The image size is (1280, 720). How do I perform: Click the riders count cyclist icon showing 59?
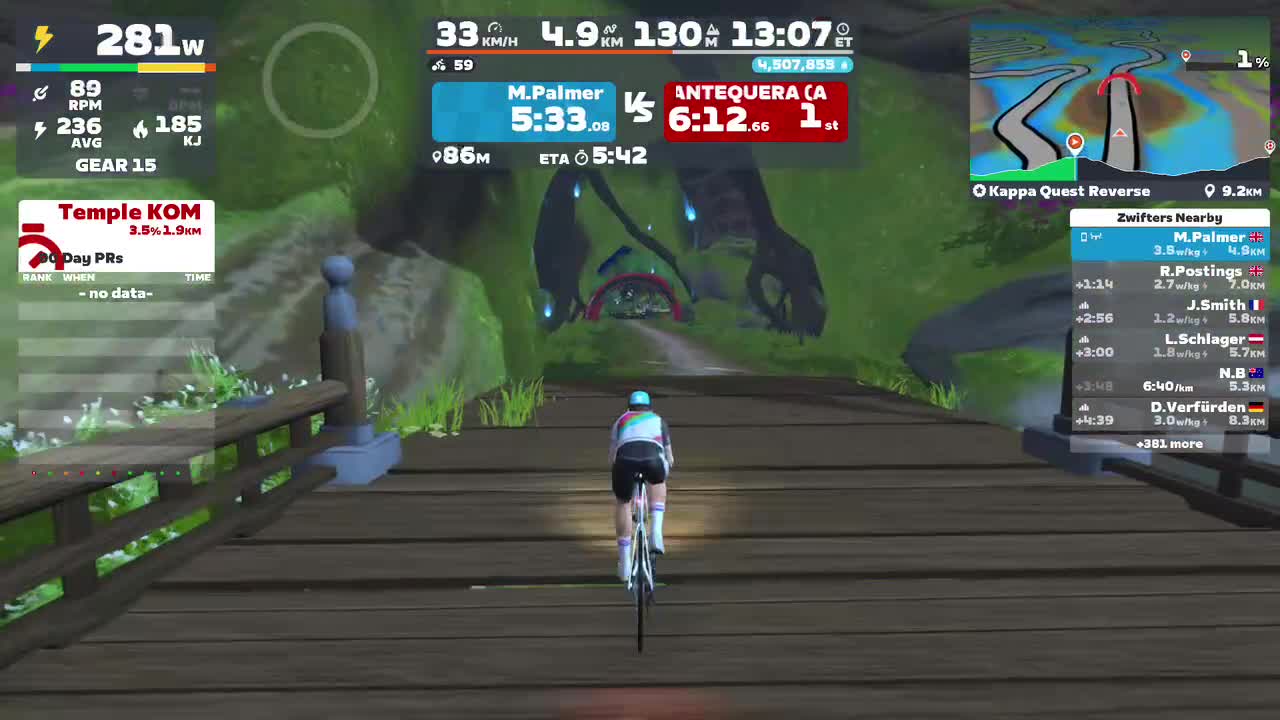(438, 65)
